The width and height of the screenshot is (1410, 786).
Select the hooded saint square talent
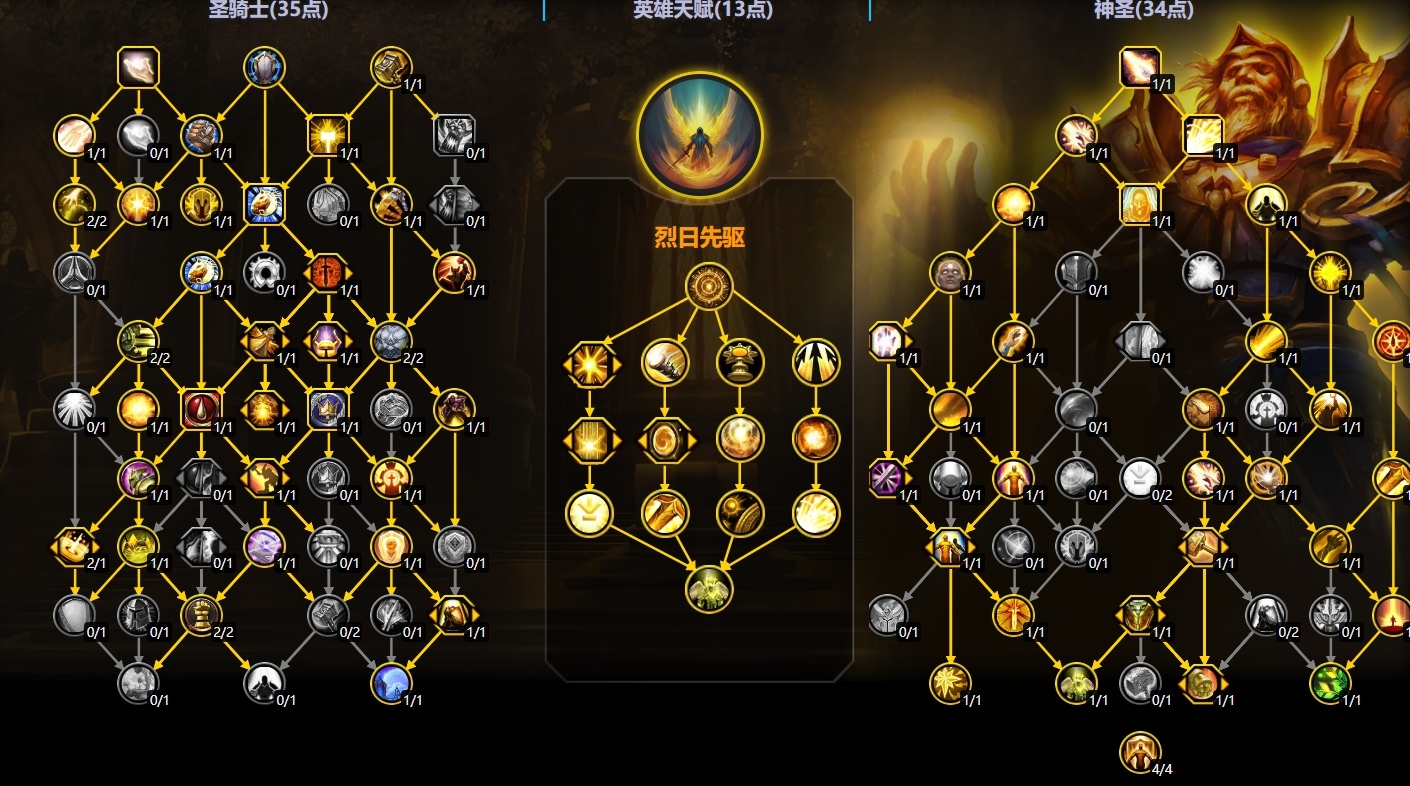coord(1140,204)
